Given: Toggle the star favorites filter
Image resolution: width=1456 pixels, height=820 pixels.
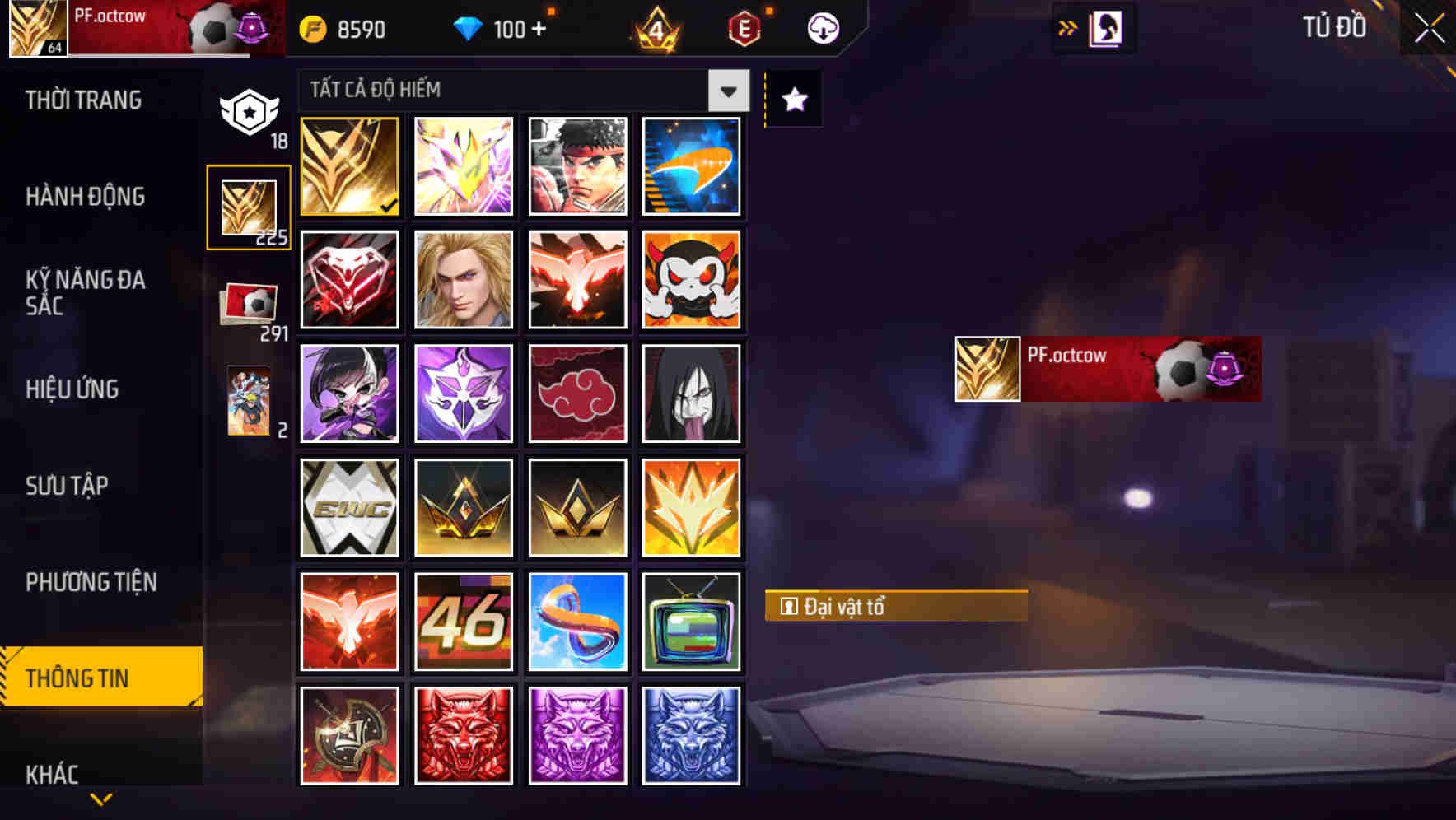Looking at the screenshot, I should tap(793, 100).
